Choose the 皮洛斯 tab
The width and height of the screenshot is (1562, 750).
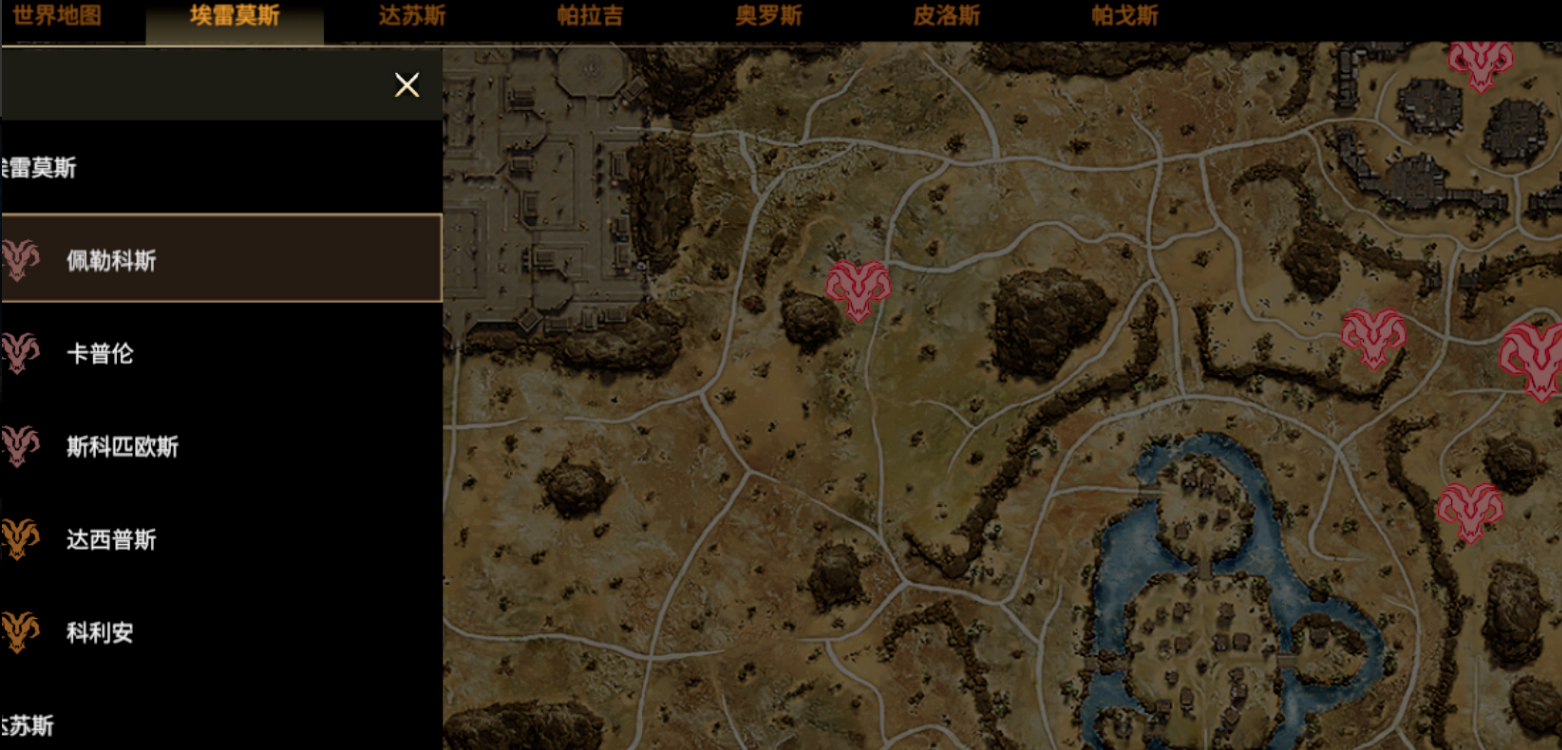[946, 16]
